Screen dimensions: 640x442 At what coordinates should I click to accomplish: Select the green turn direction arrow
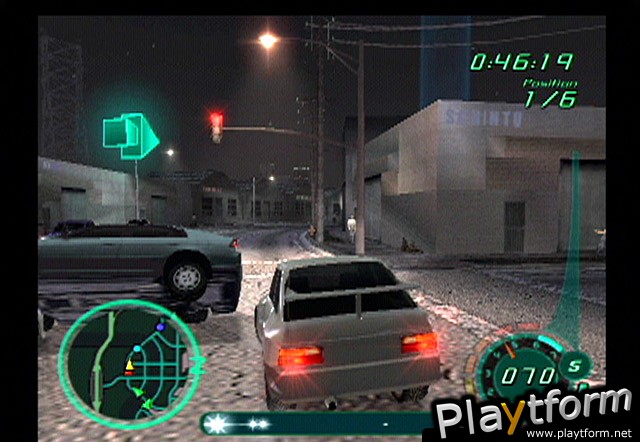[131, 135]
